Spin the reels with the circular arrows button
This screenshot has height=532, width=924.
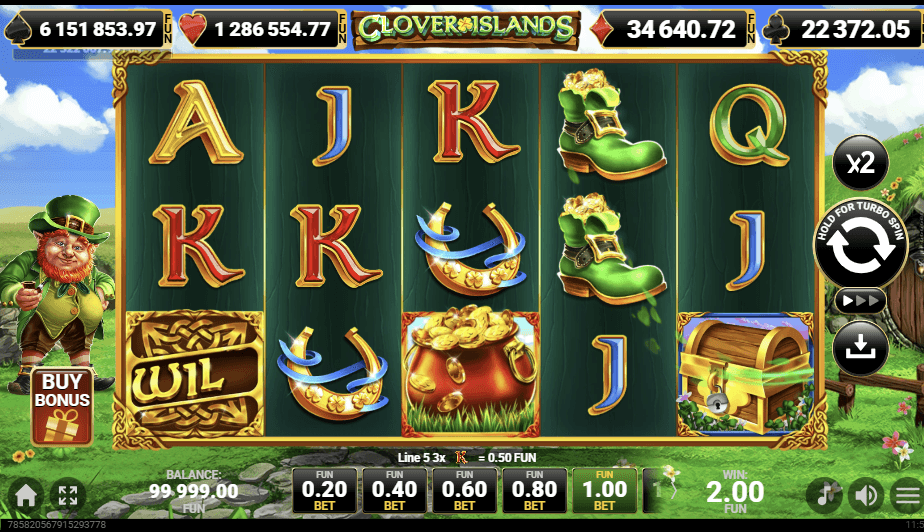tap(860, 247)
